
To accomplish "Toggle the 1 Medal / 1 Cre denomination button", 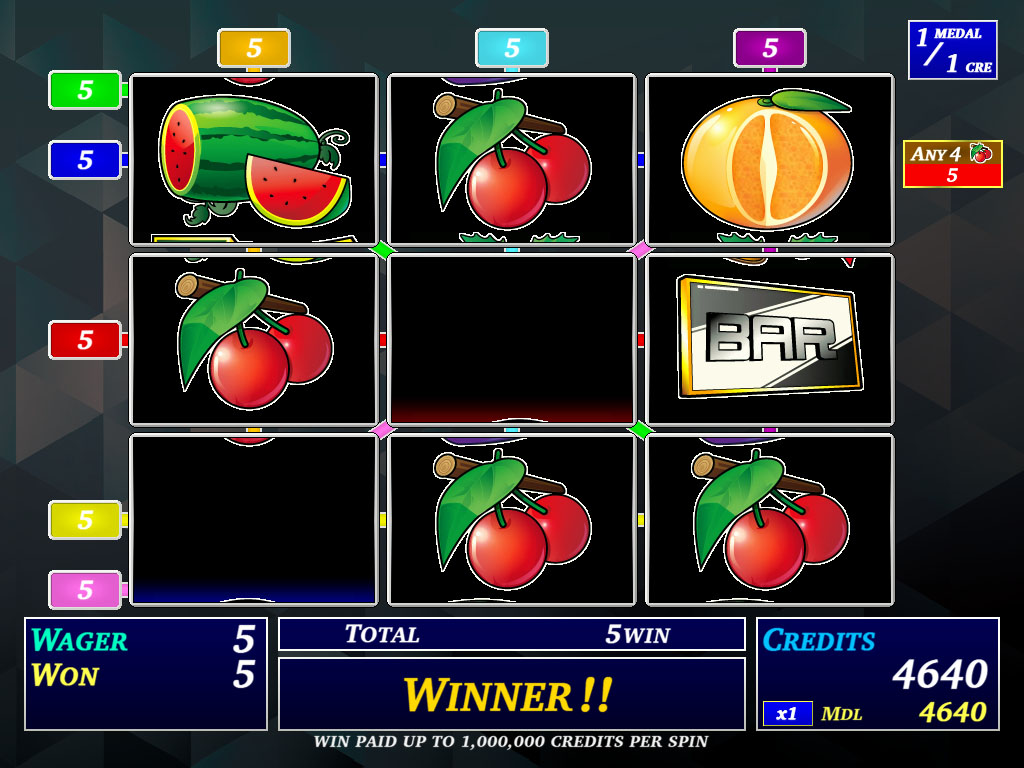I will (x=952, y=50).
